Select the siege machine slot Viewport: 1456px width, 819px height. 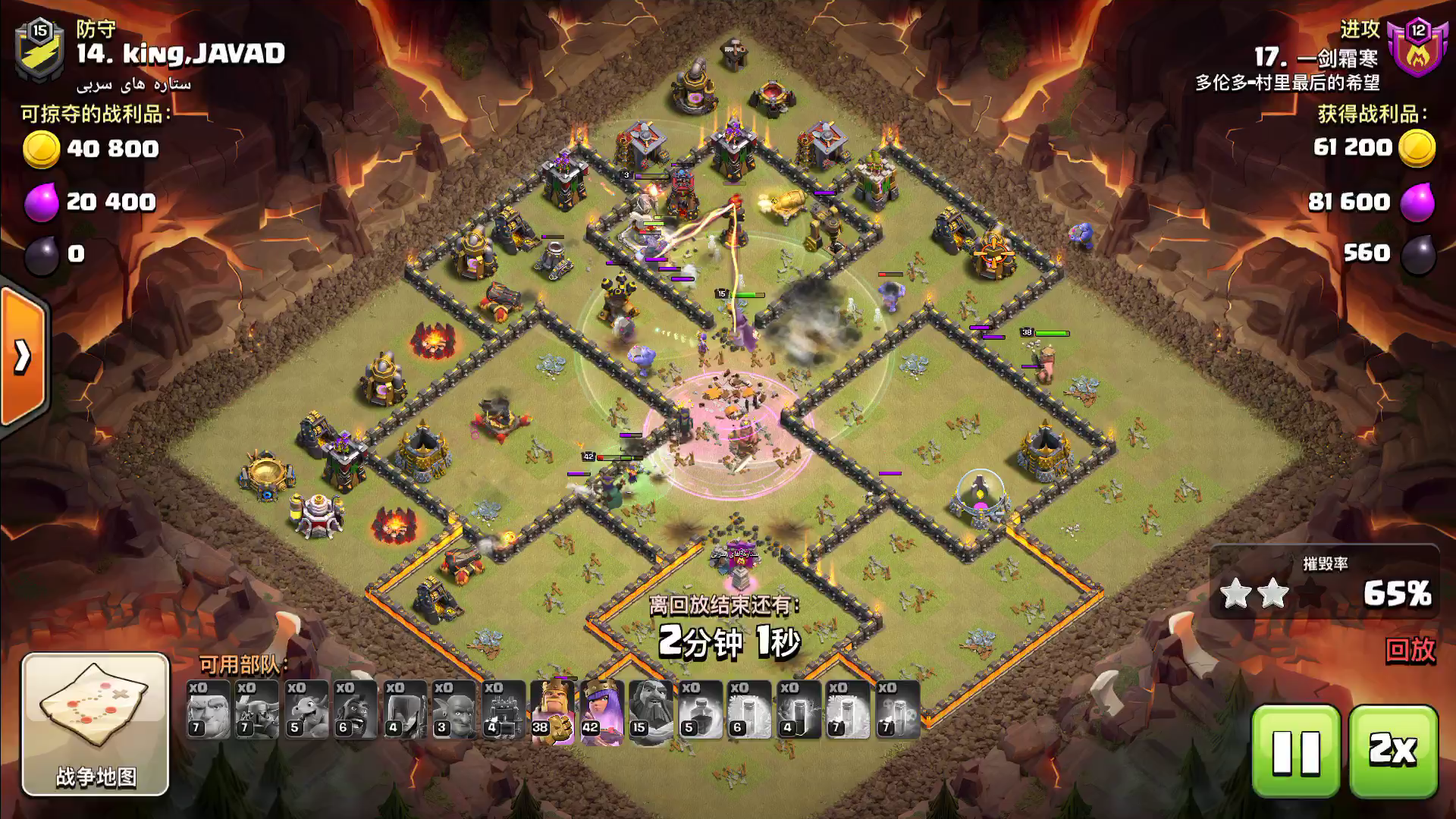coord(503,710)
